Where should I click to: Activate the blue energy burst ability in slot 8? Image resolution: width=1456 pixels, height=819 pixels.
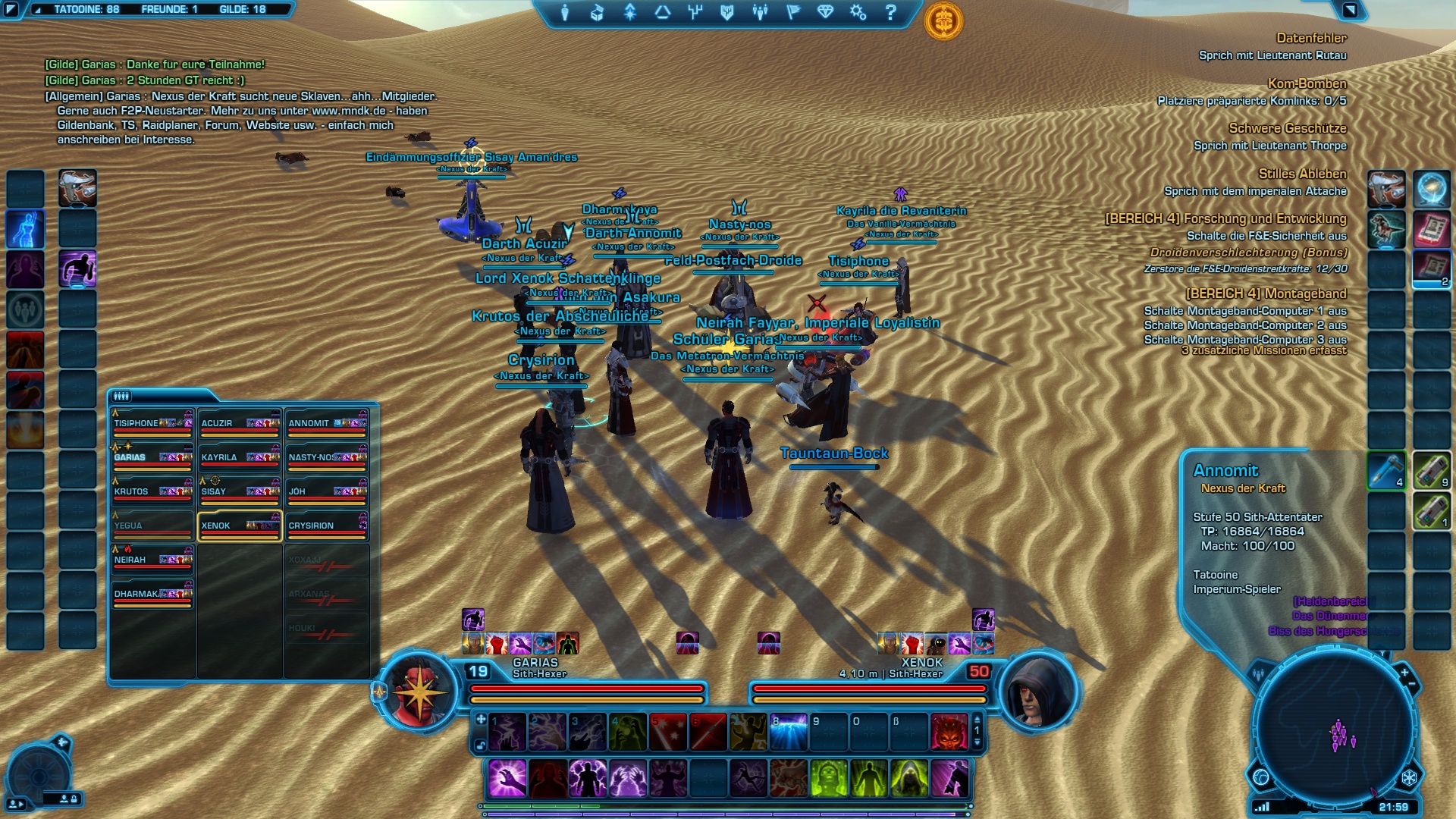[788, 732]
